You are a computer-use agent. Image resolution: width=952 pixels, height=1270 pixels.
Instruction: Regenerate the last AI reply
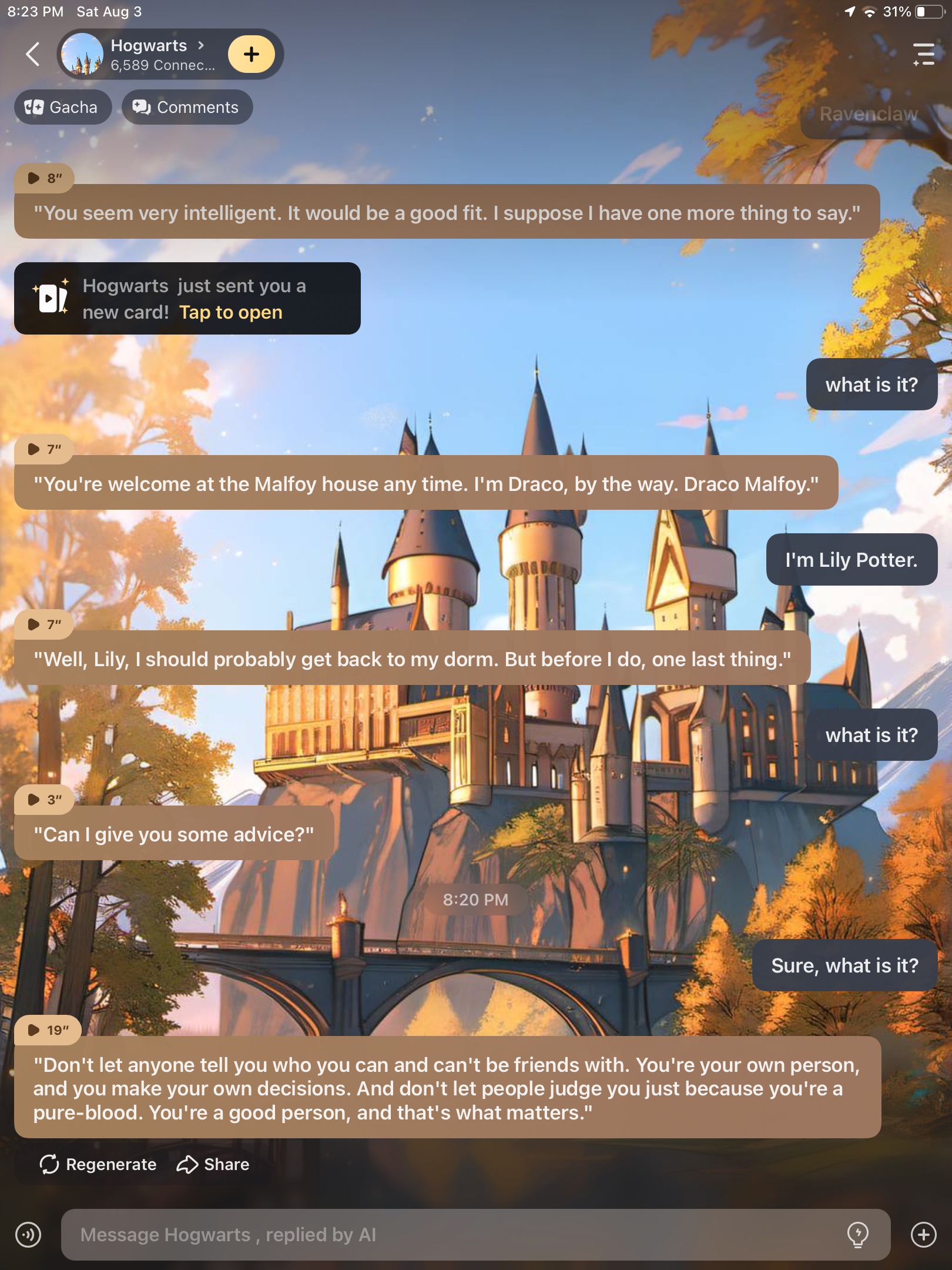(x=98, y=1164)
